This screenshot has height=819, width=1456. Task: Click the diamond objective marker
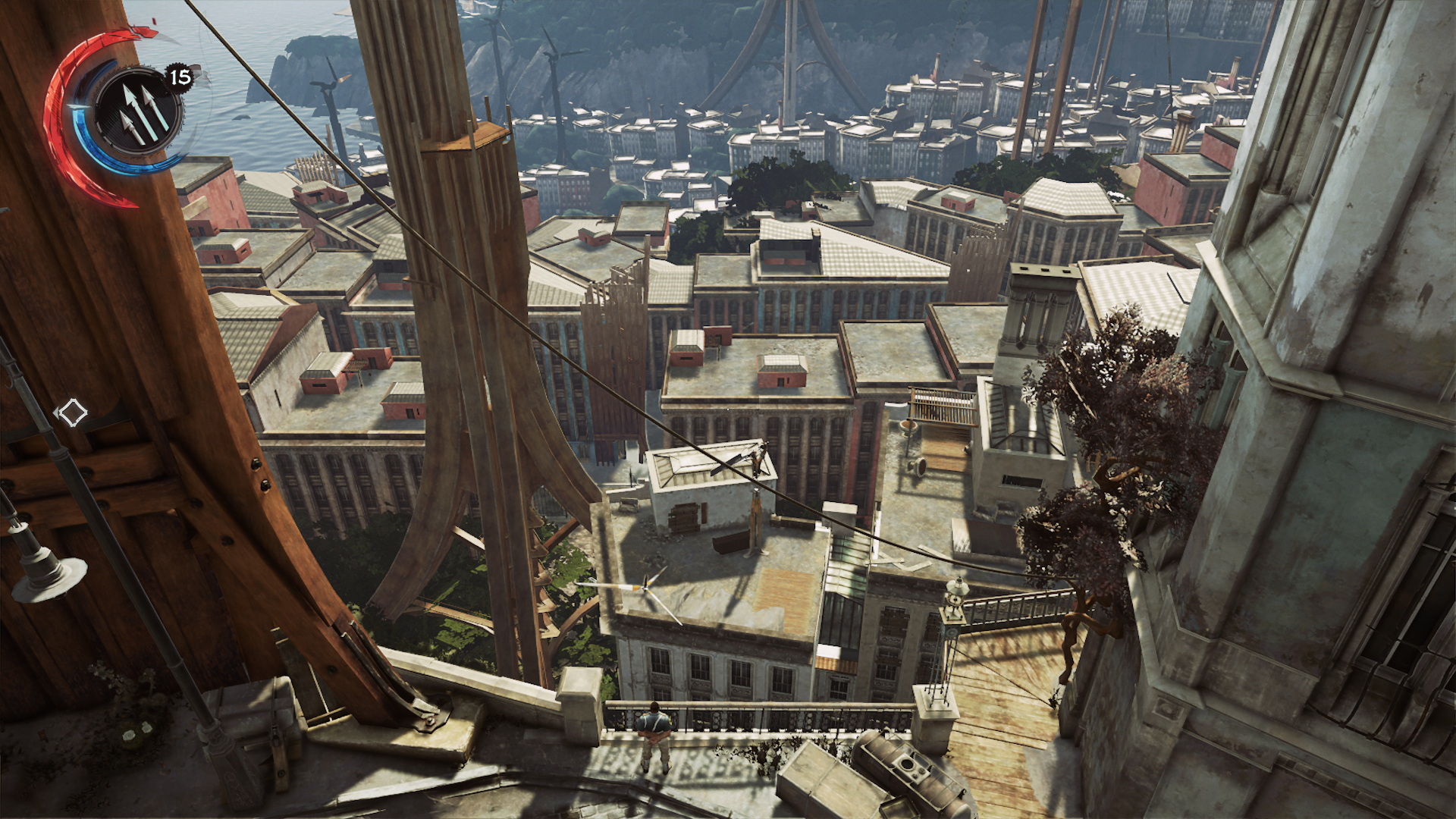click(x=72, y=413)
